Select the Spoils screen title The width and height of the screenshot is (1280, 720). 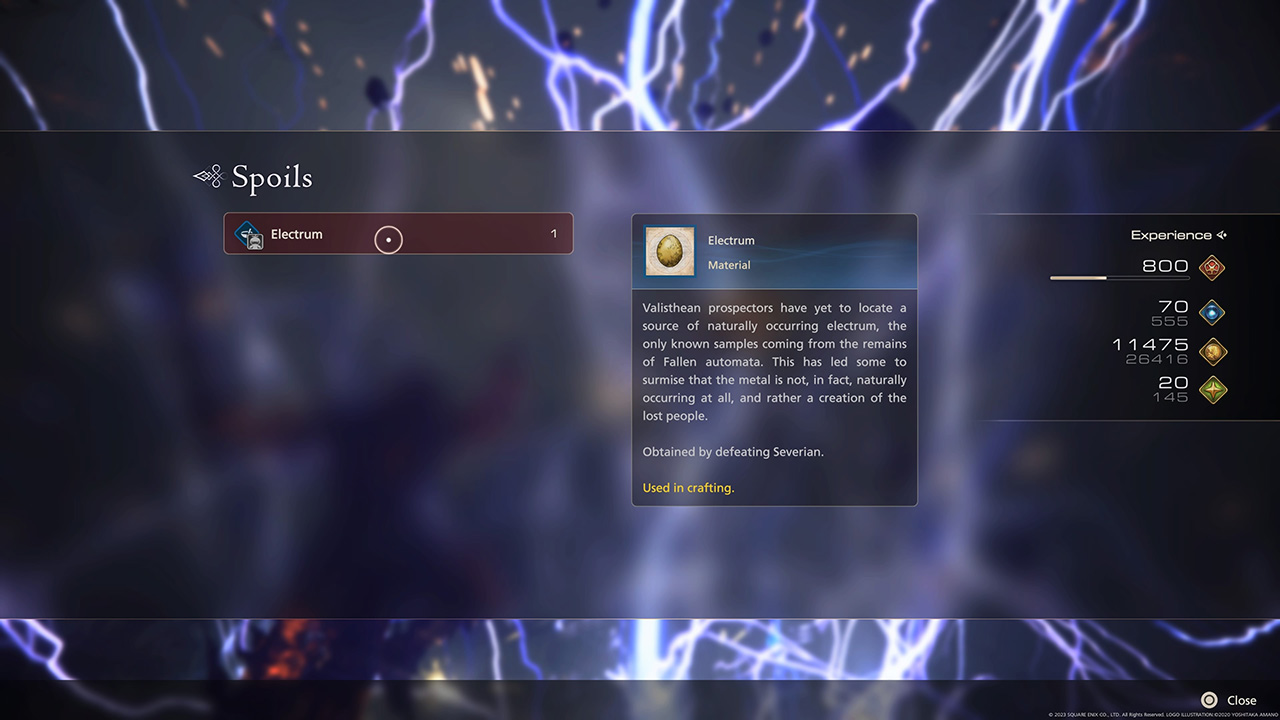[x=272, y=177]
